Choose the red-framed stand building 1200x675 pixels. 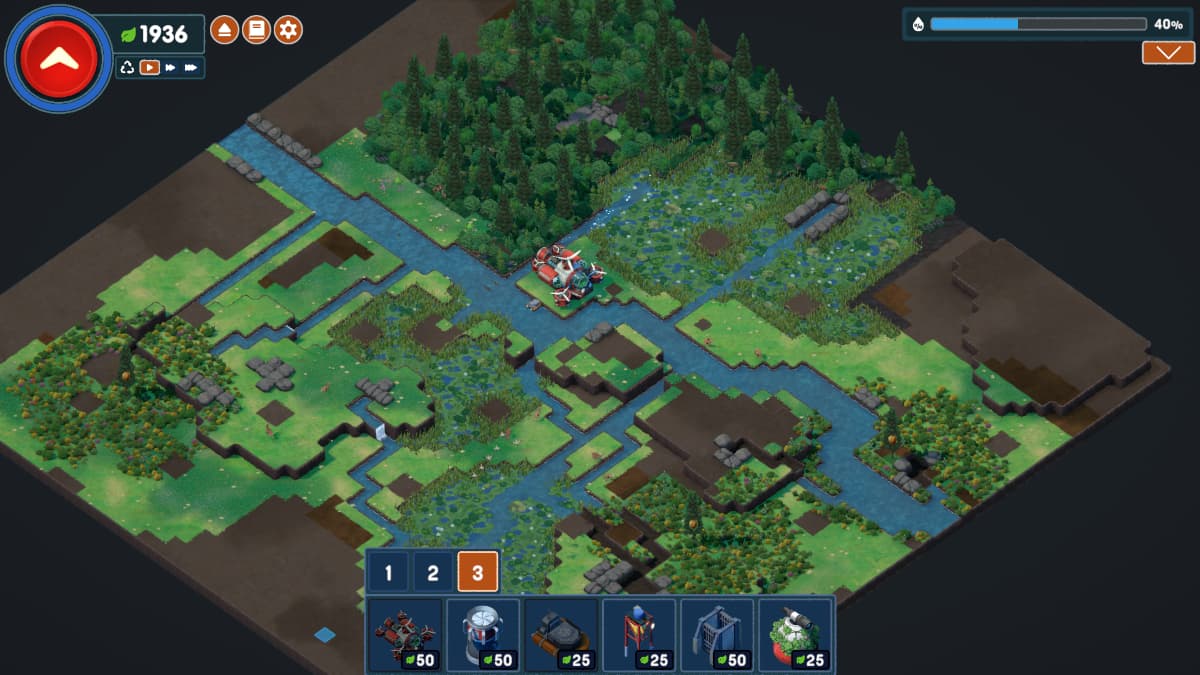click(x=639, y=635)
